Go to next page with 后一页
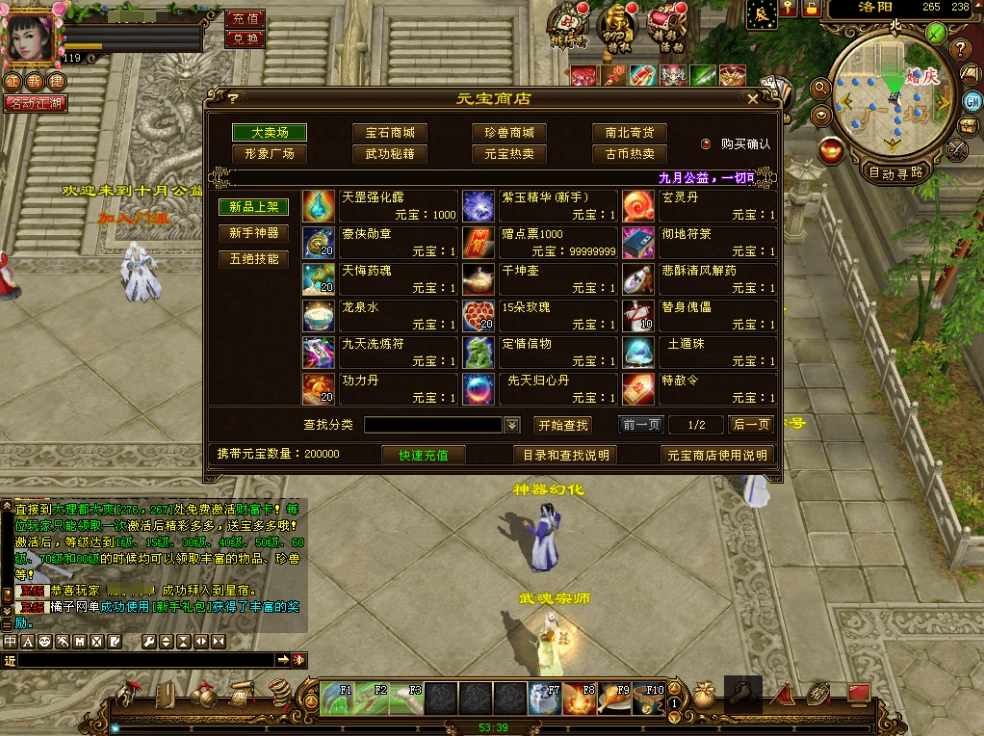Viewport: 984px width, 736px height. pos(750,425)
